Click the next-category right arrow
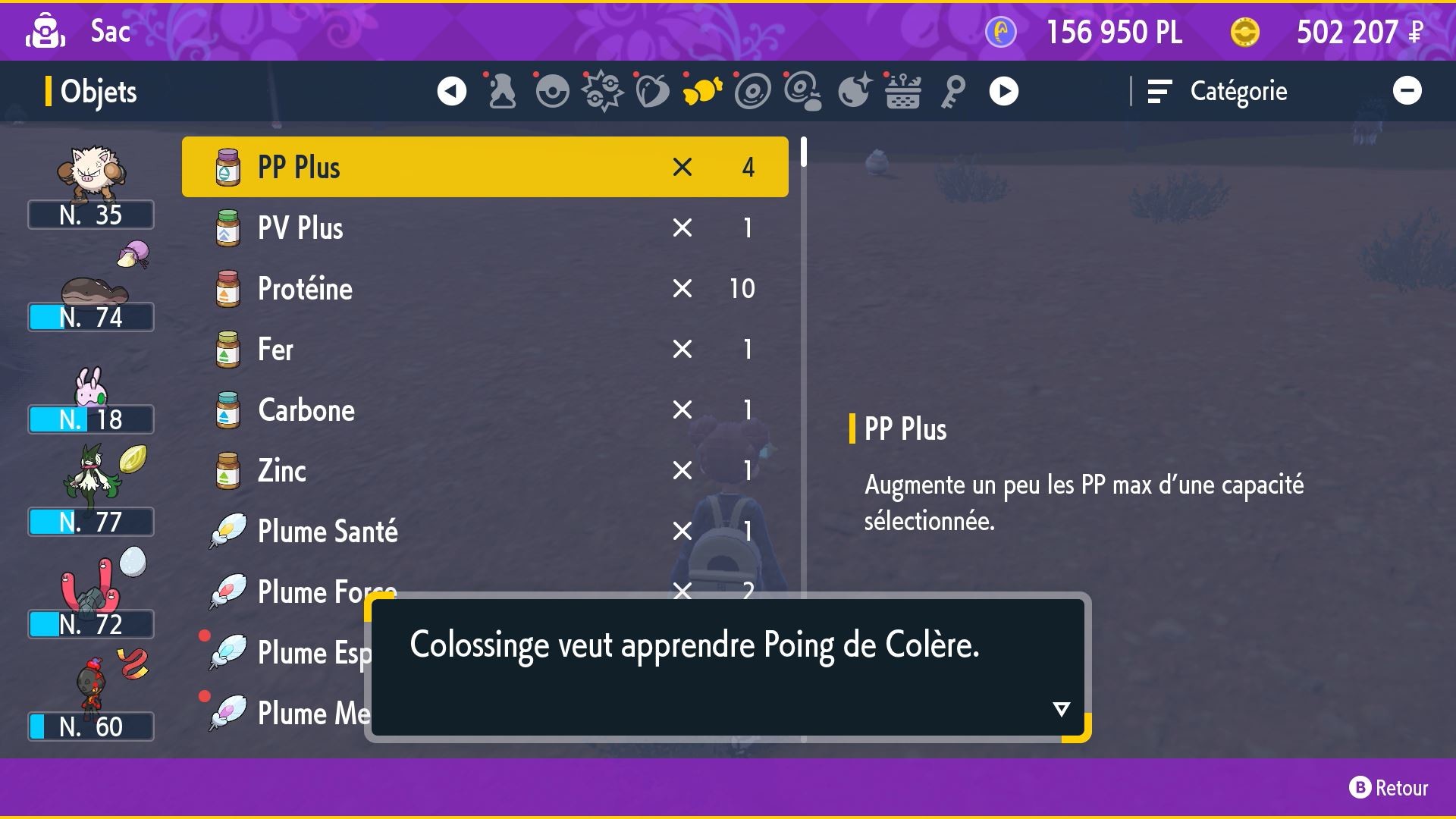The width and height of the screenshot is (1456, 819). tap(1003, 90)
